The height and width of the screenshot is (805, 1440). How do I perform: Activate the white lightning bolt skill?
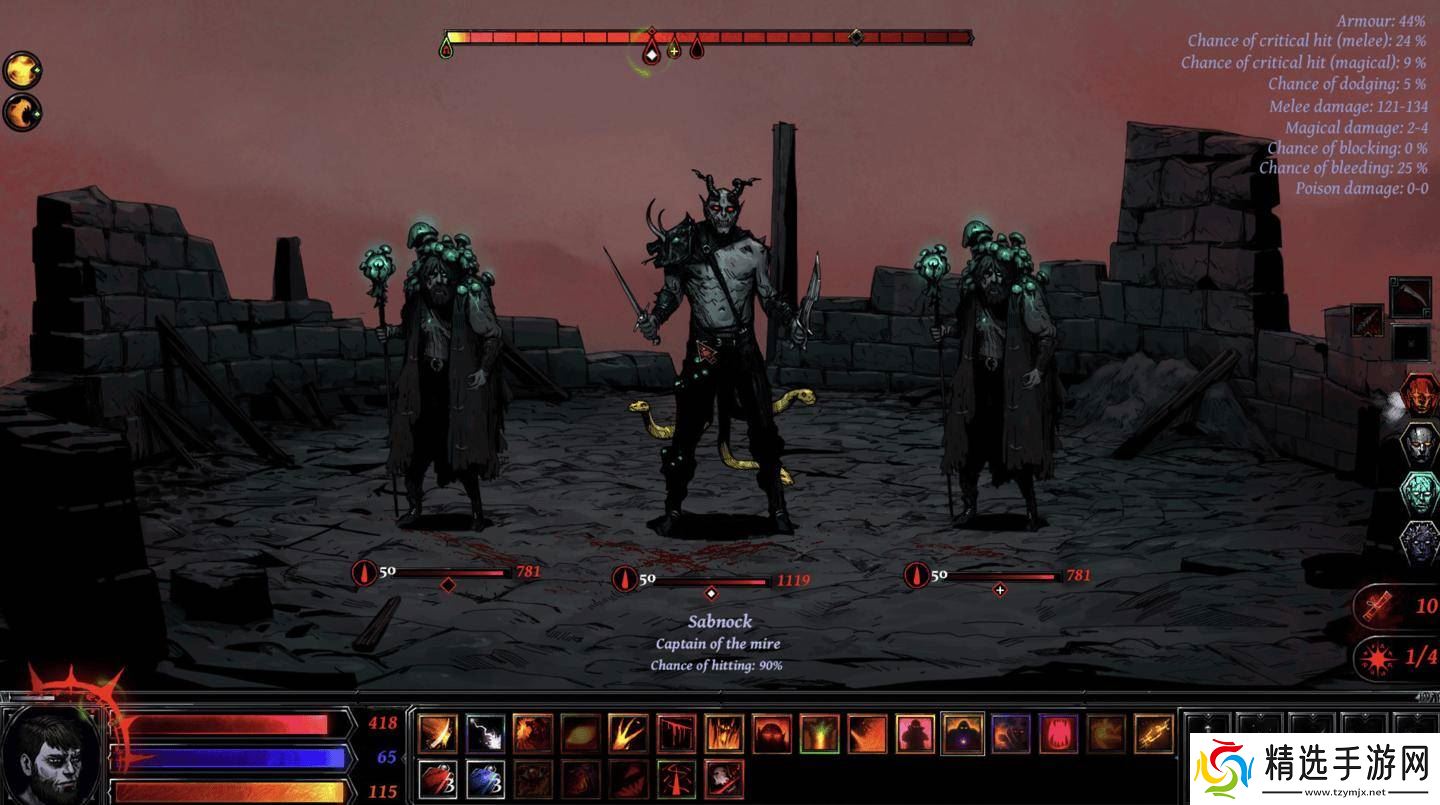click(x=485, y=733)
